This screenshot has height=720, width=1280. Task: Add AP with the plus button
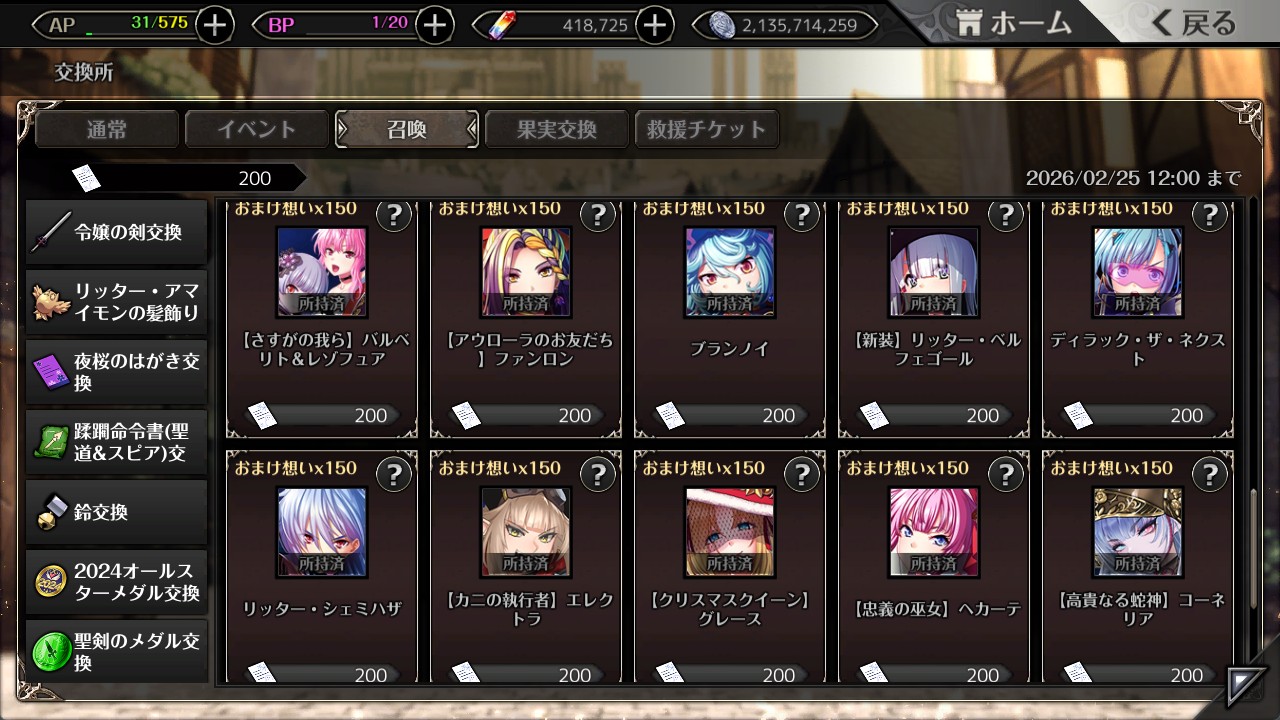(x=215, y=25)
